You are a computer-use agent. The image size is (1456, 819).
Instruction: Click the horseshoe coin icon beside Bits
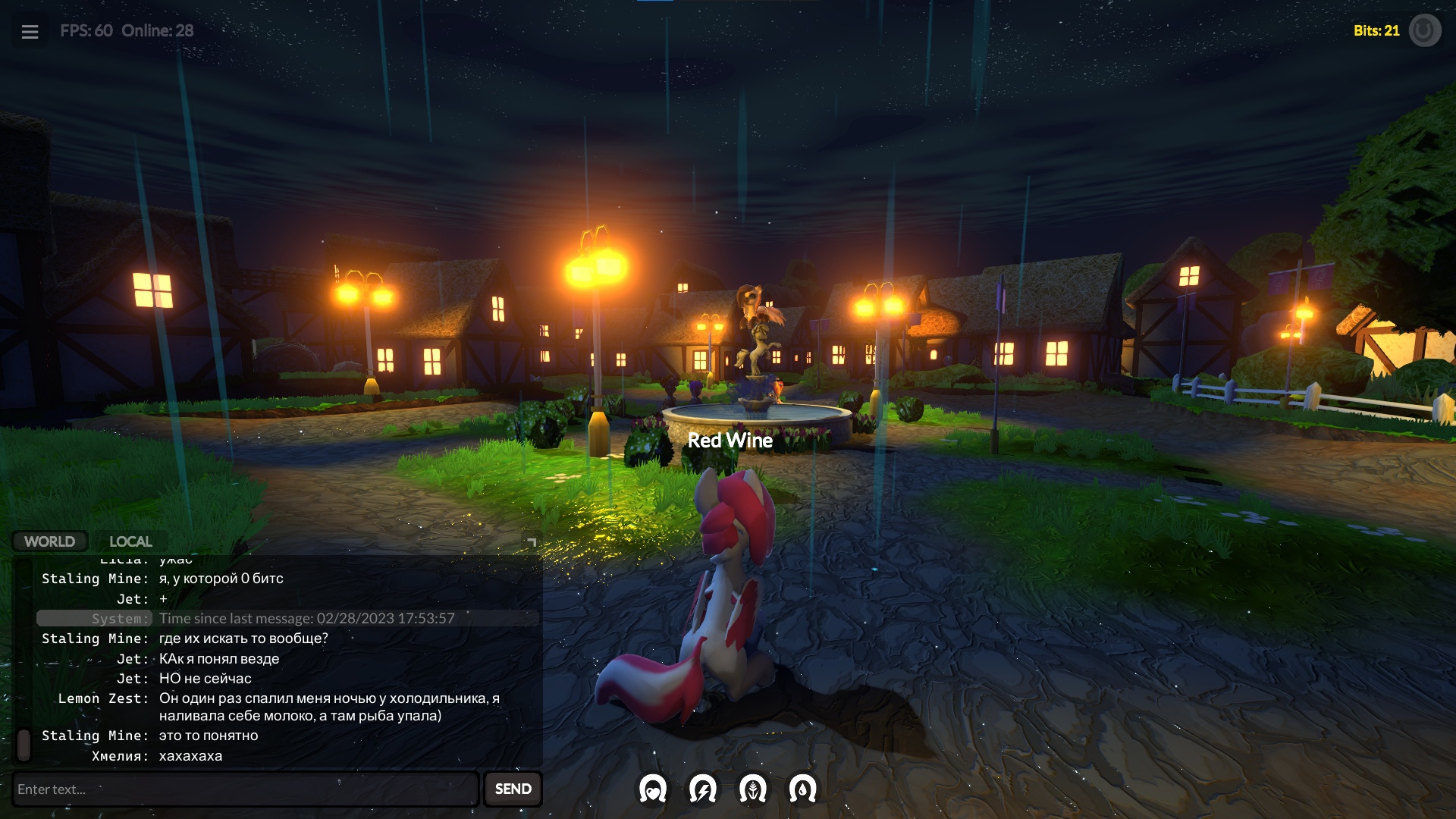[1424, 31]
